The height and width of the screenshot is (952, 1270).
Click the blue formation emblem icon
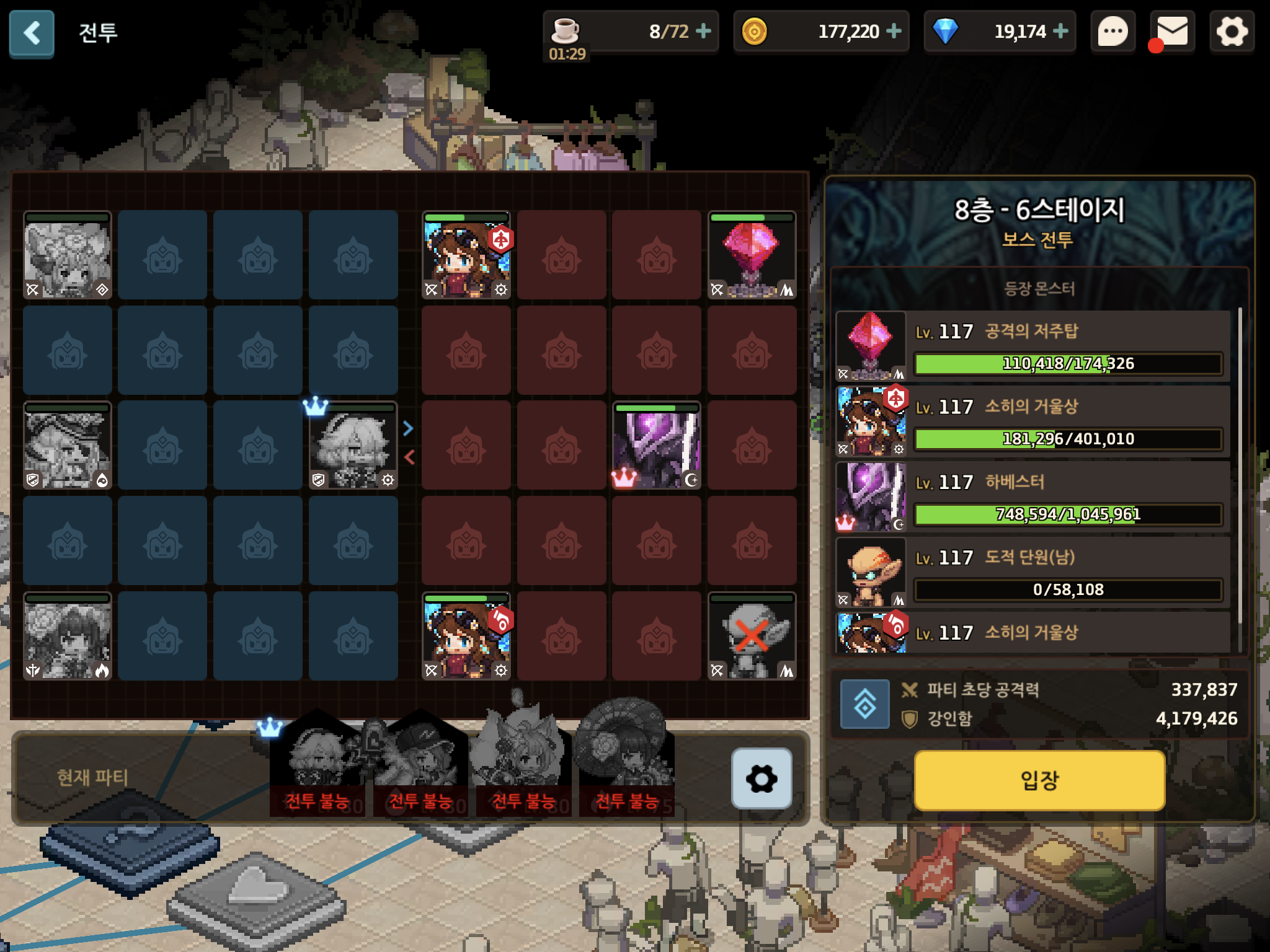(864, 704)
